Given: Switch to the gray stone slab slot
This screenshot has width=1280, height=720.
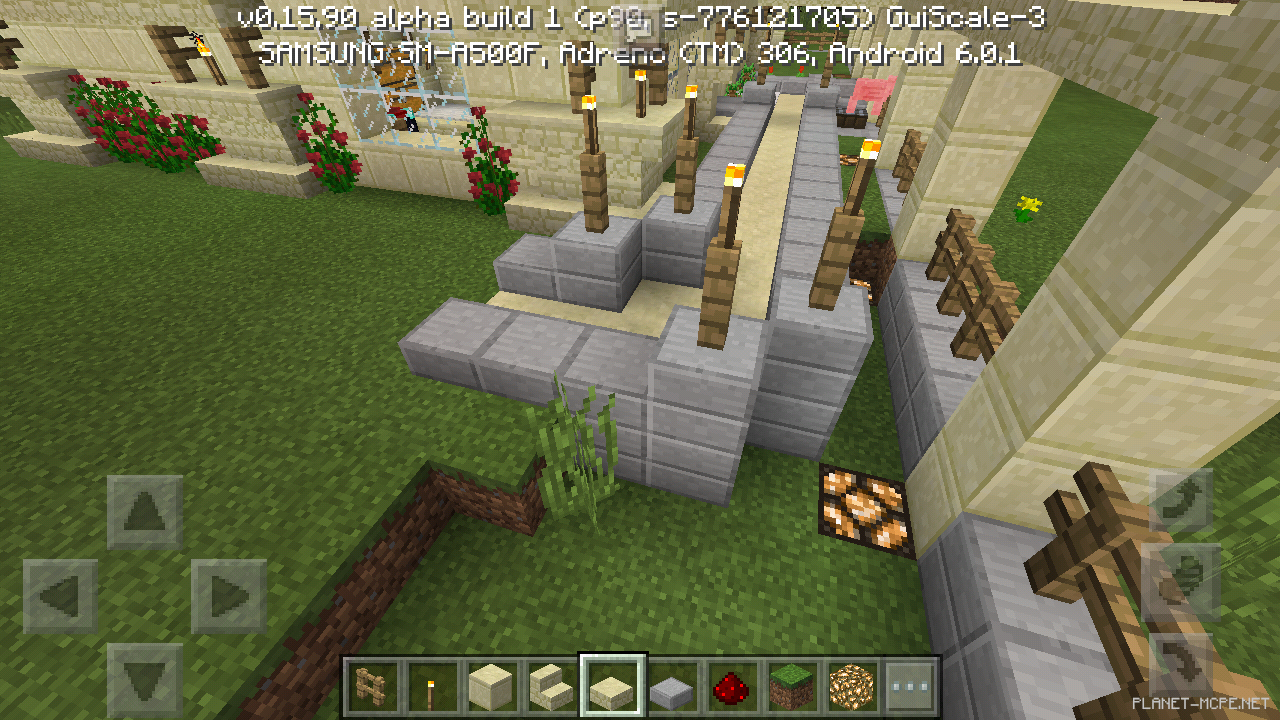Looking at the screenshot, I should [x=671, y=686].
